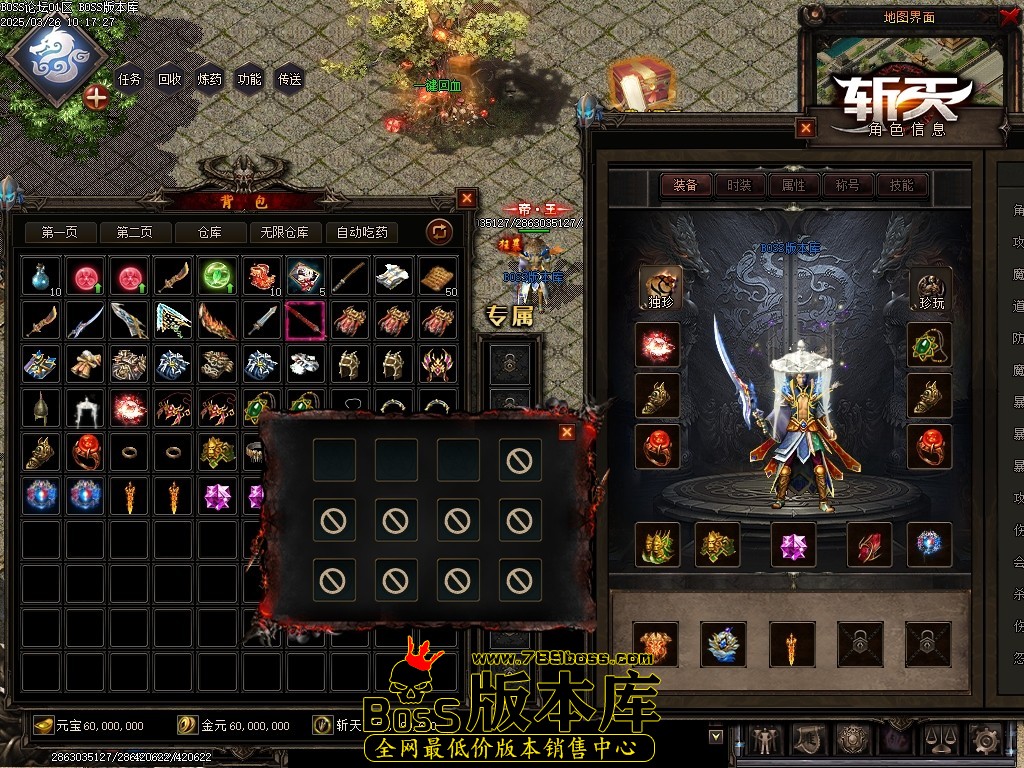Switch to 第二页 bag page
Viewport: 1024px width, 768px height.
[134, 232]
